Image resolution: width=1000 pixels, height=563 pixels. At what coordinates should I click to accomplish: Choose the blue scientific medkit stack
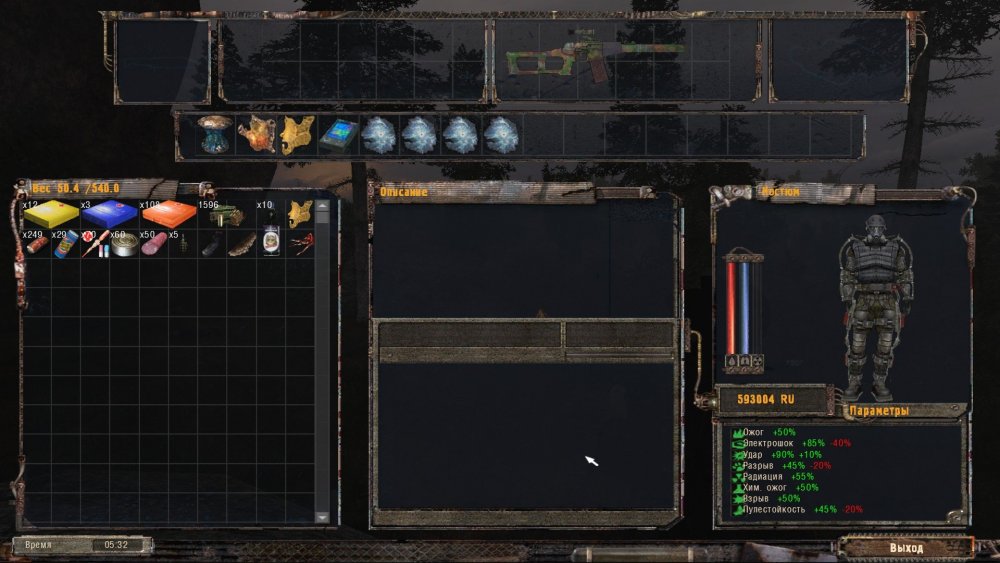[x=109, y=213]
